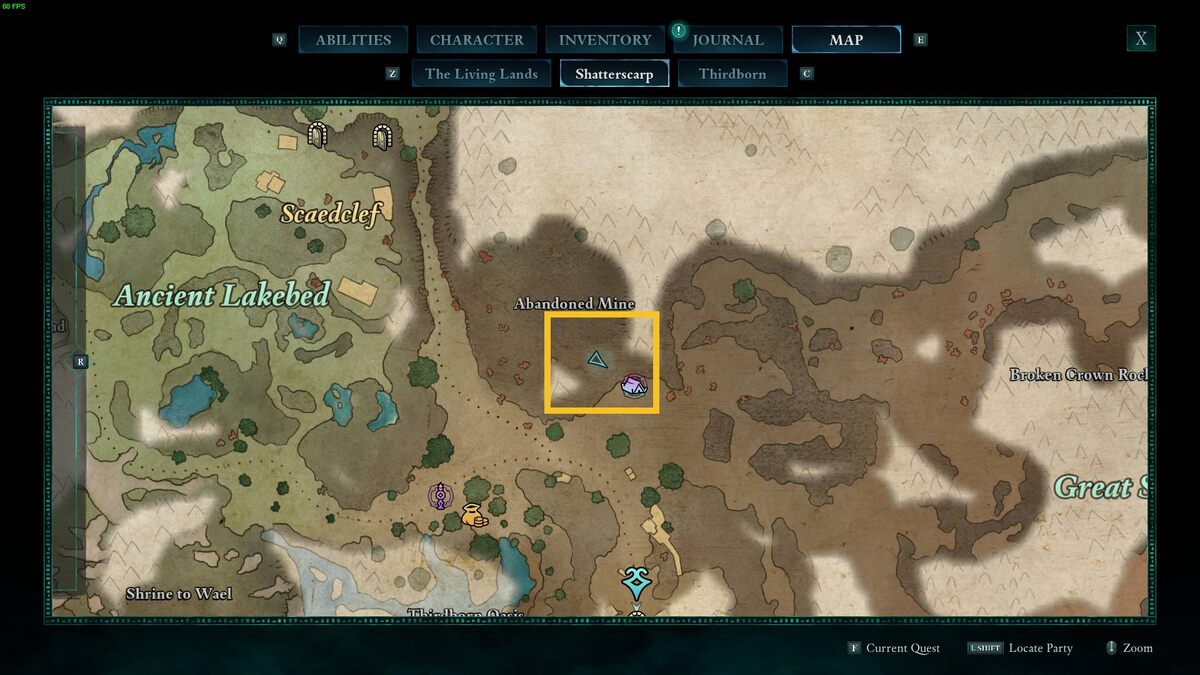View the Journal tab

[727, 40]
